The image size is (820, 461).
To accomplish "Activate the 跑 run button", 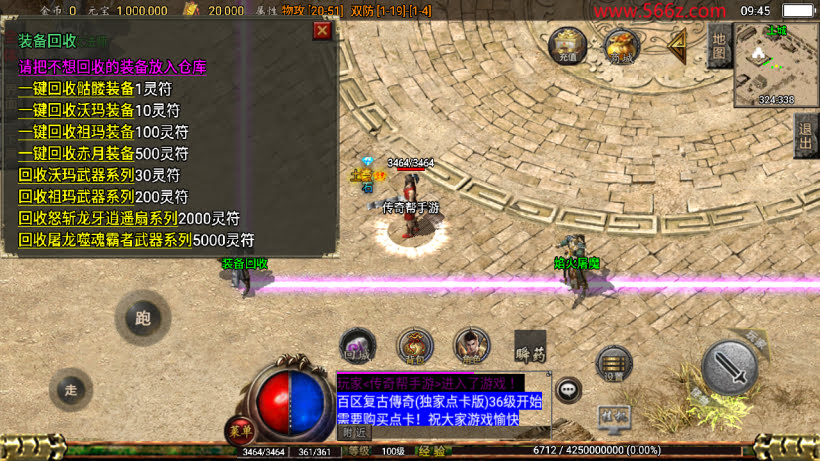I will click(x=142, y=320).
